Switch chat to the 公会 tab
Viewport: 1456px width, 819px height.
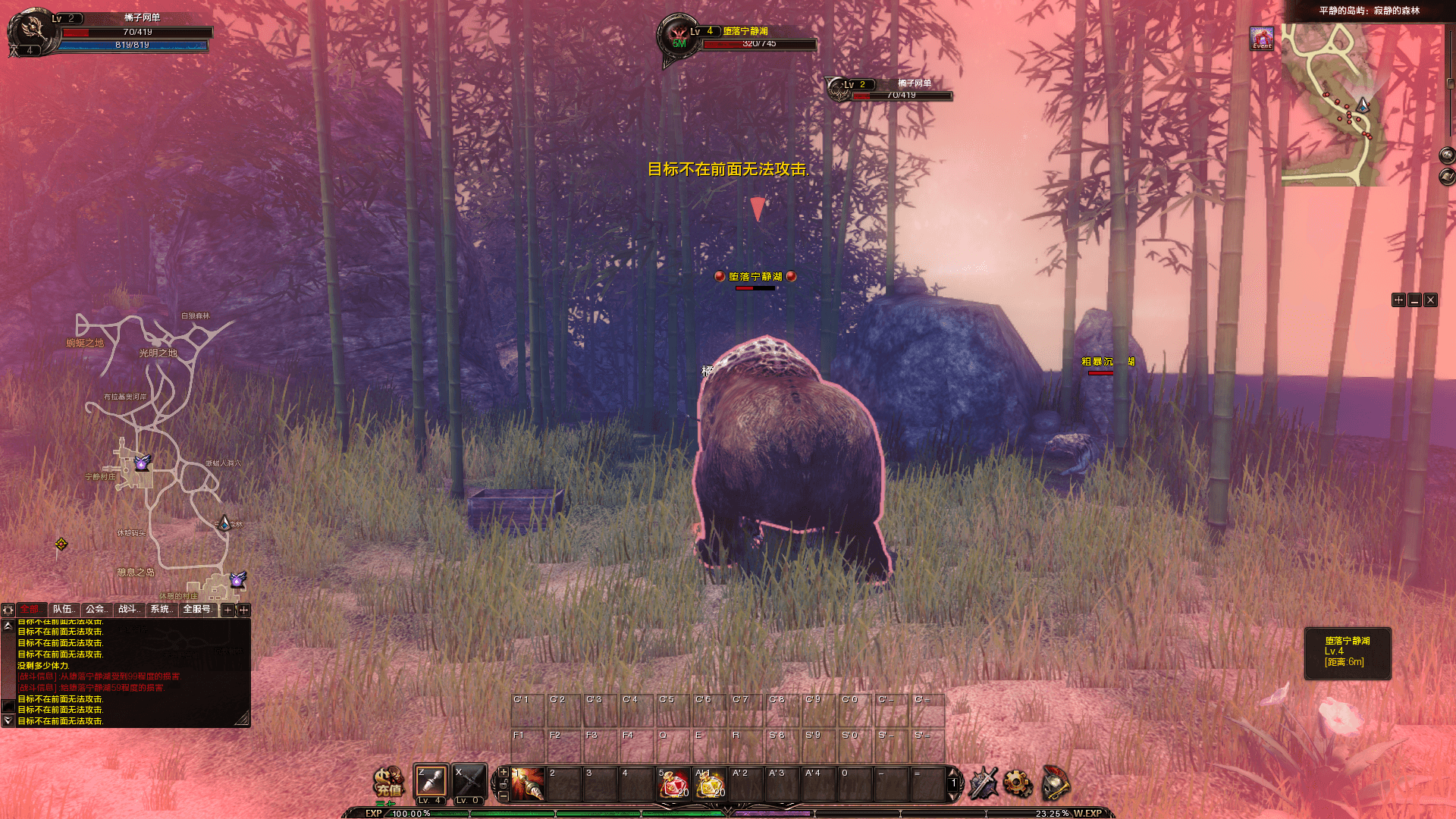[x=96, y=610]
